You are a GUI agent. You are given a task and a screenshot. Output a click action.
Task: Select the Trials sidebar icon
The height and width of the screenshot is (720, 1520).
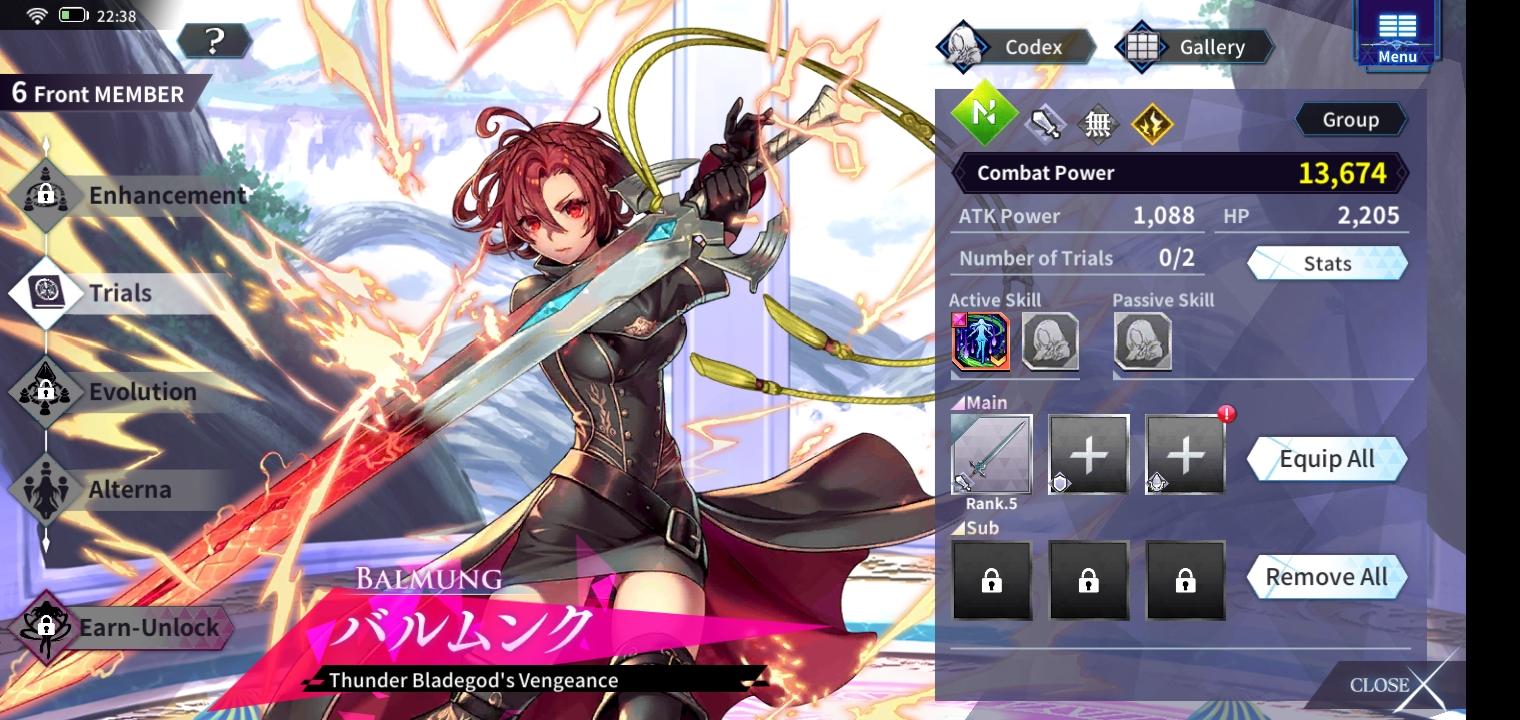(x=46, y=293)
